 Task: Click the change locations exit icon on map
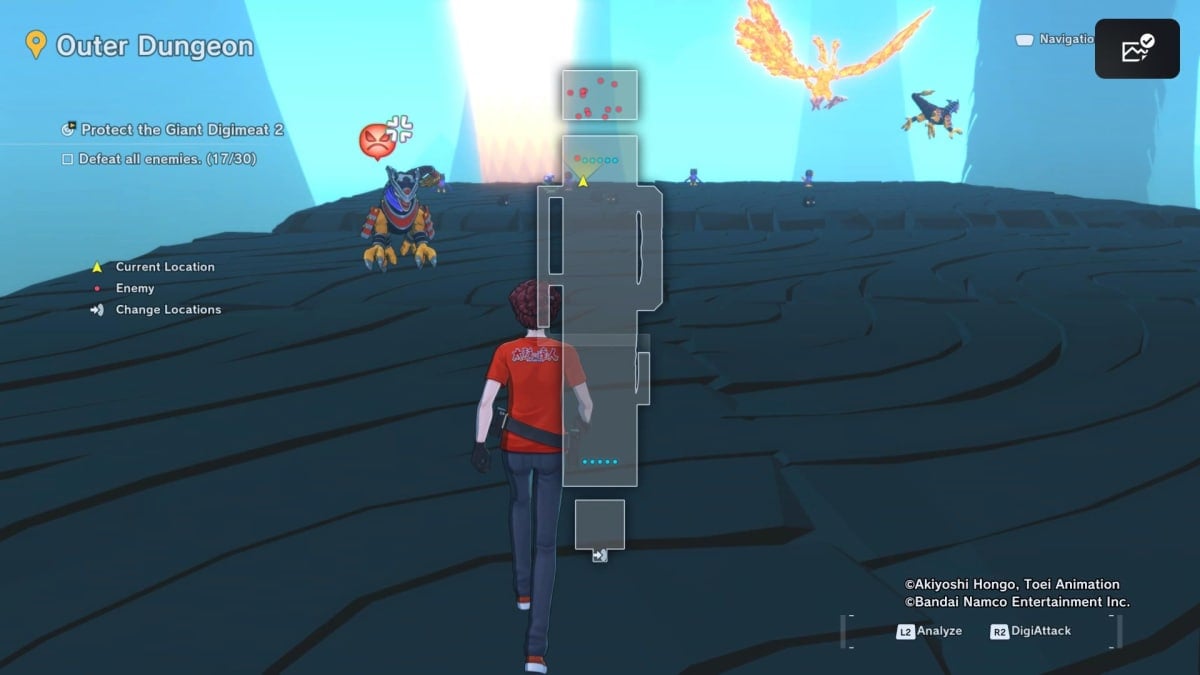(x=599, y=555)
